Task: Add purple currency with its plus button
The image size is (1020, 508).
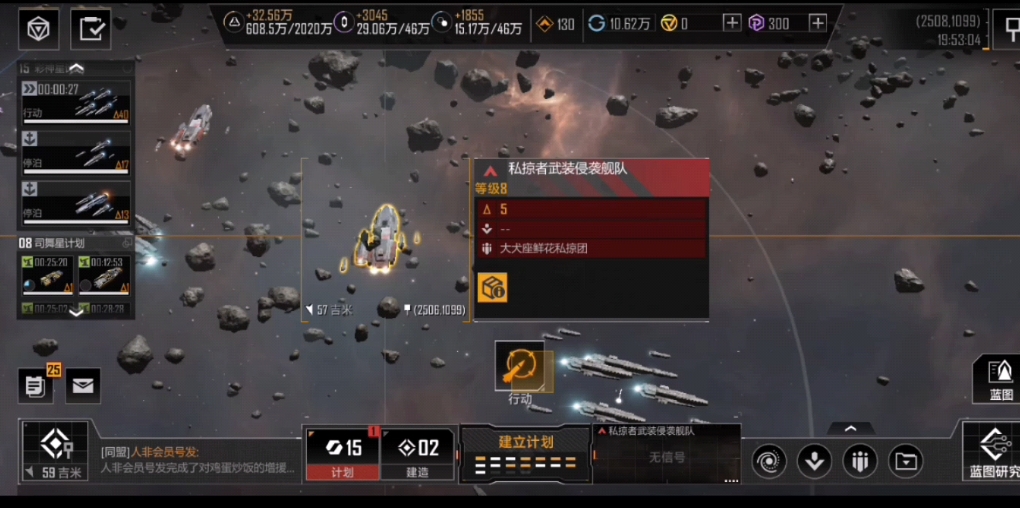Action: coord(818,23)
